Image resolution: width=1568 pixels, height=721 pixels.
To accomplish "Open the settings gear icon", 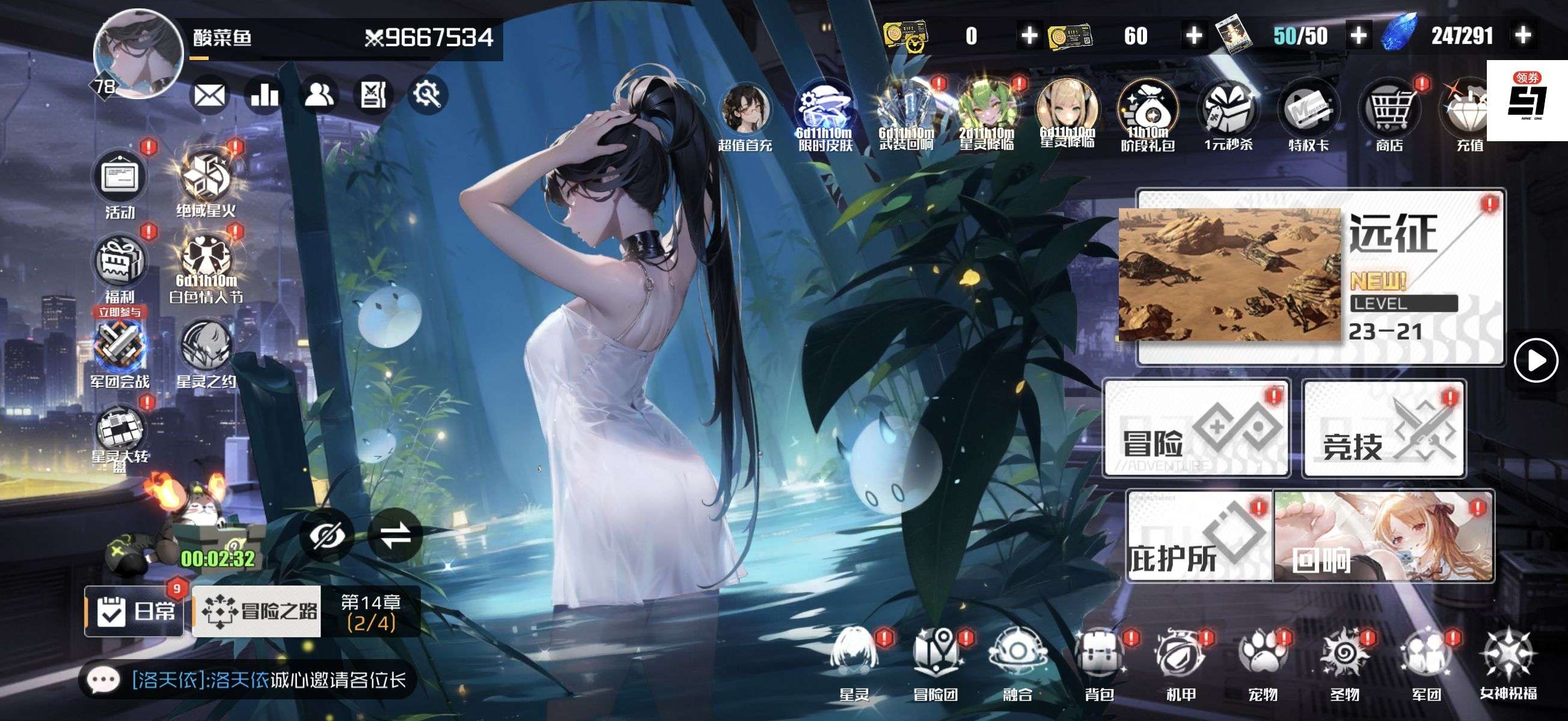I will click(x=427, y=96).
